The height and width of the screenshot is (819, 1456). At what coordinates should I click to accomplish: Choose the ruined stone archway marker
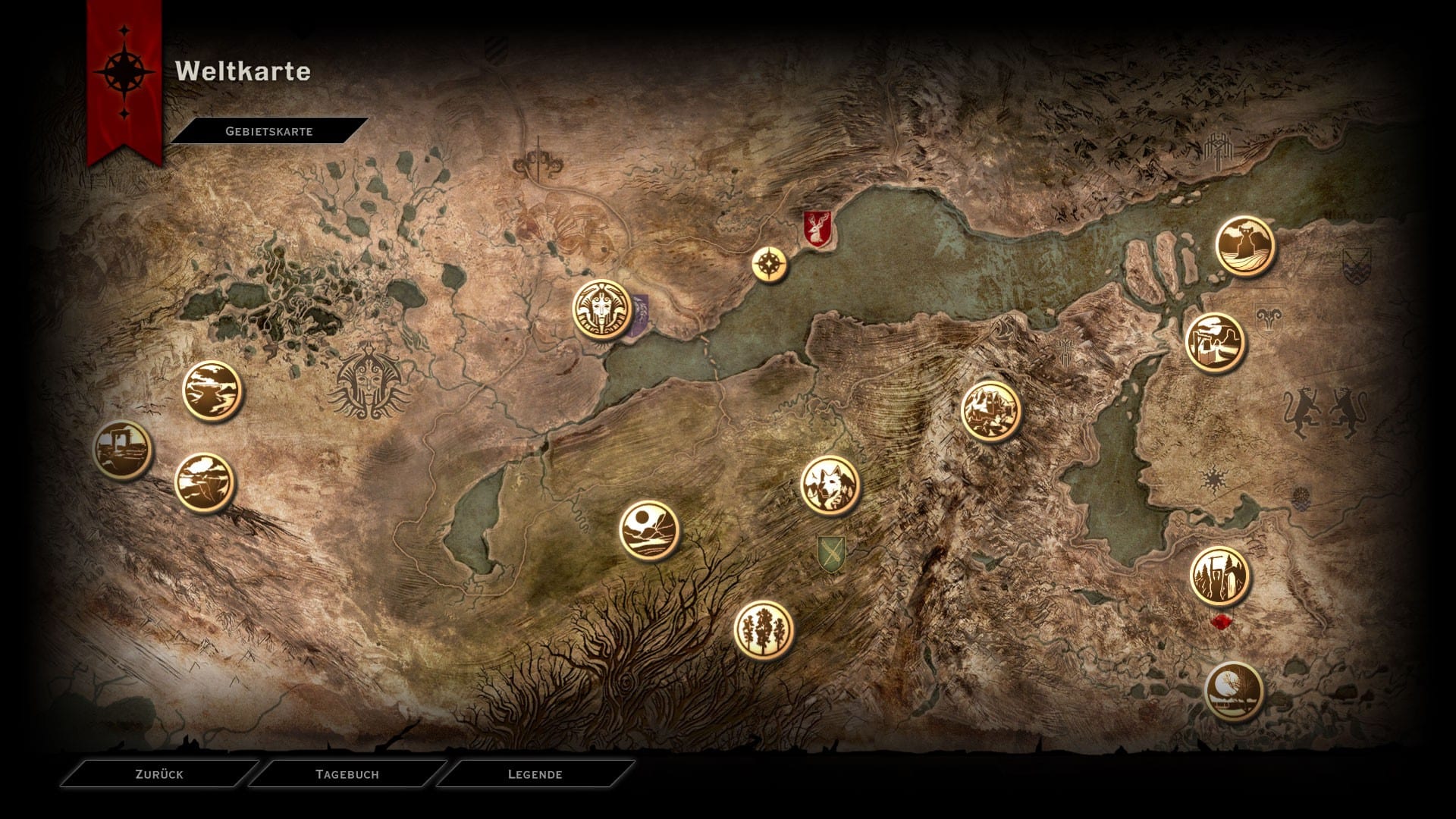pos(123,450)
